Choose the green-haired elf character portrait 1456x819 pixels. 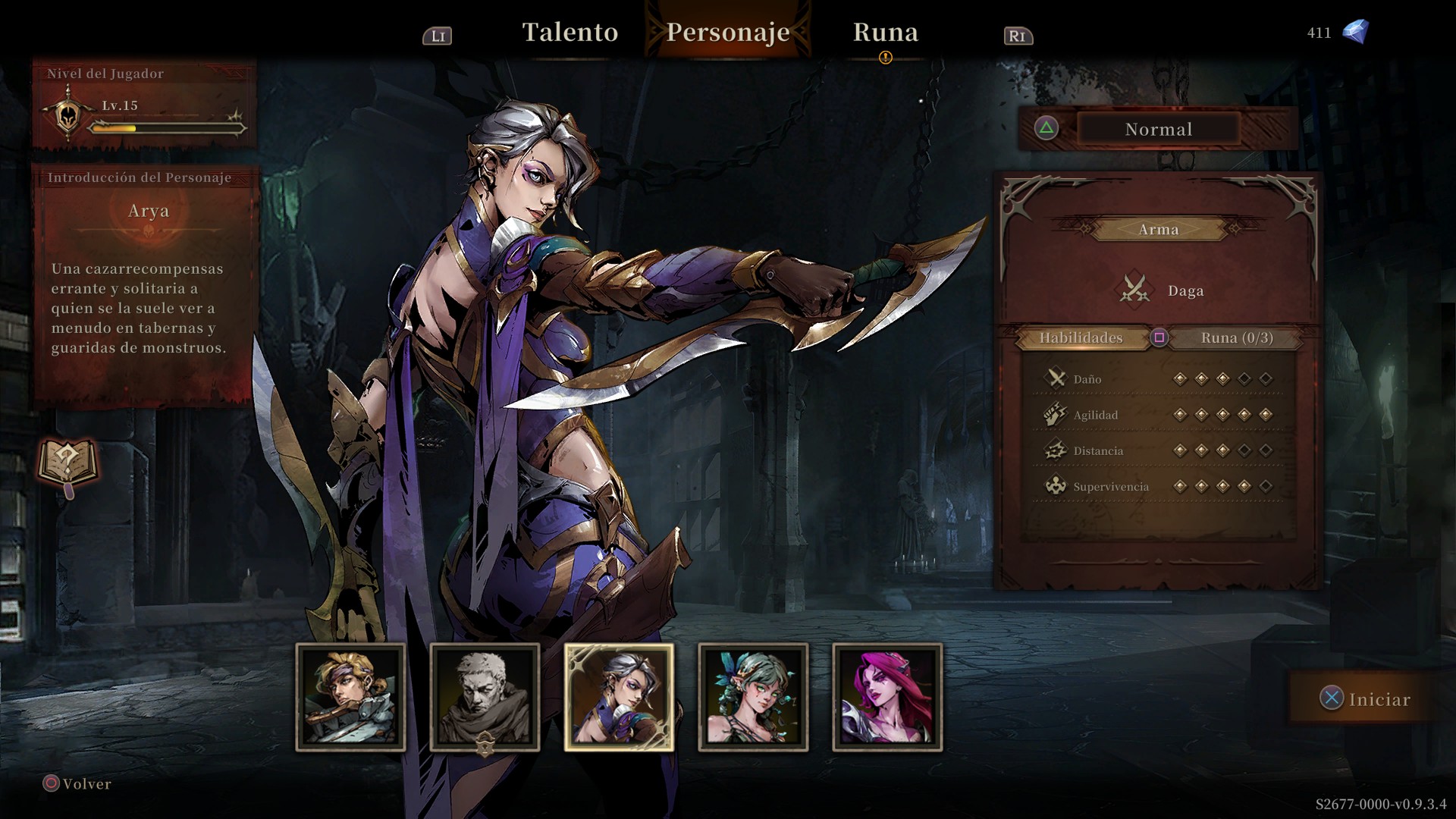coord(753,697)
